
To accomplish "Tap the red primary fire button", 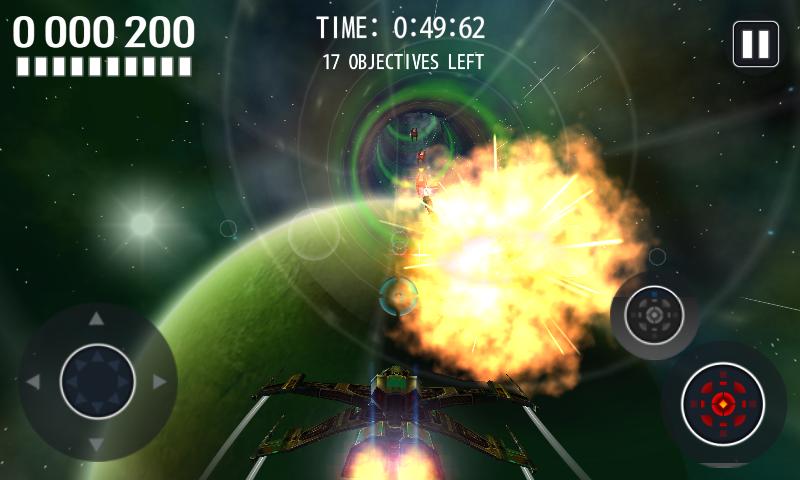I will [722, 404].
